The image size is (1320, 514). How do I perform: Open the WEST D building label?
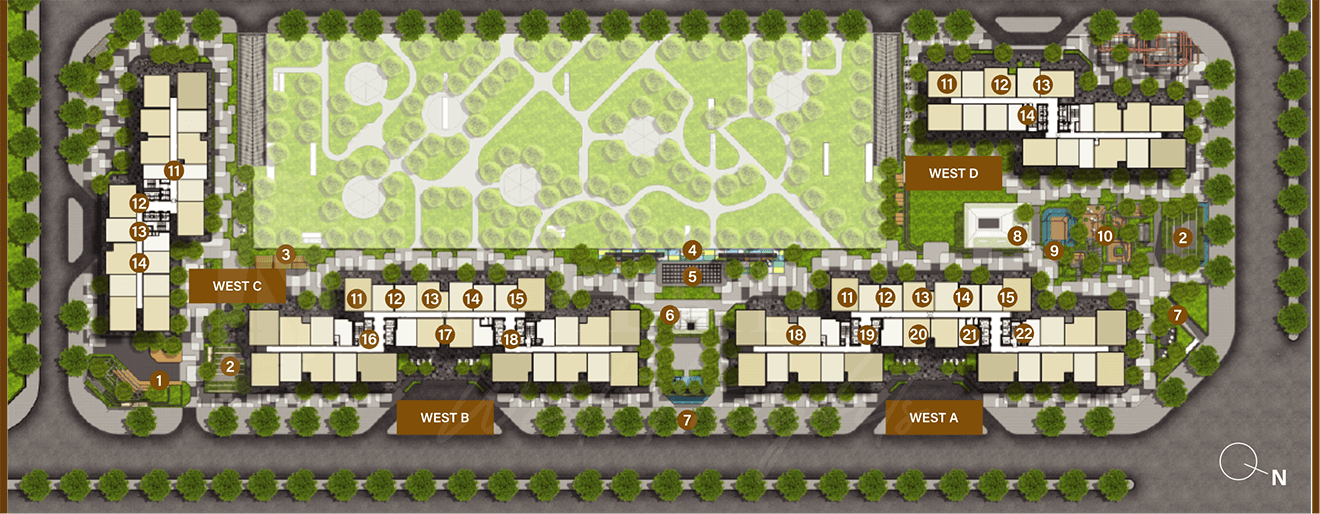point(953,173)
